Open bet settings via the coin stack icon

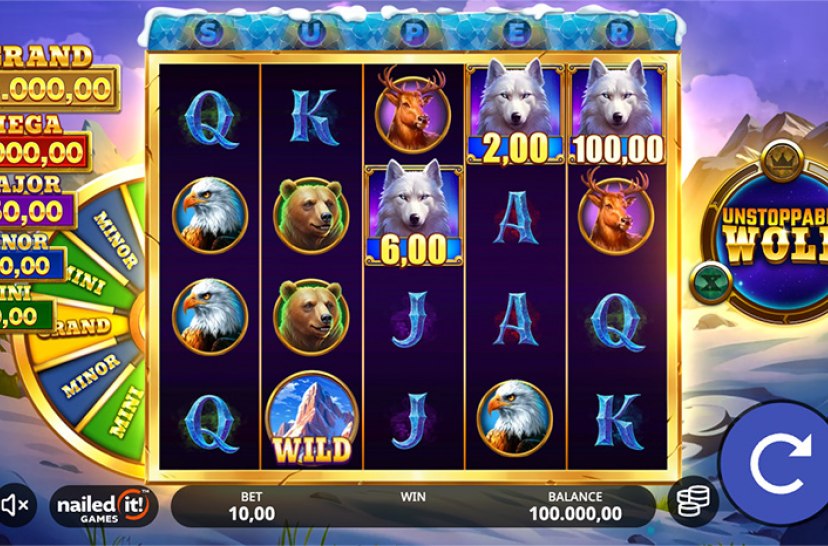tap(691, 503)
